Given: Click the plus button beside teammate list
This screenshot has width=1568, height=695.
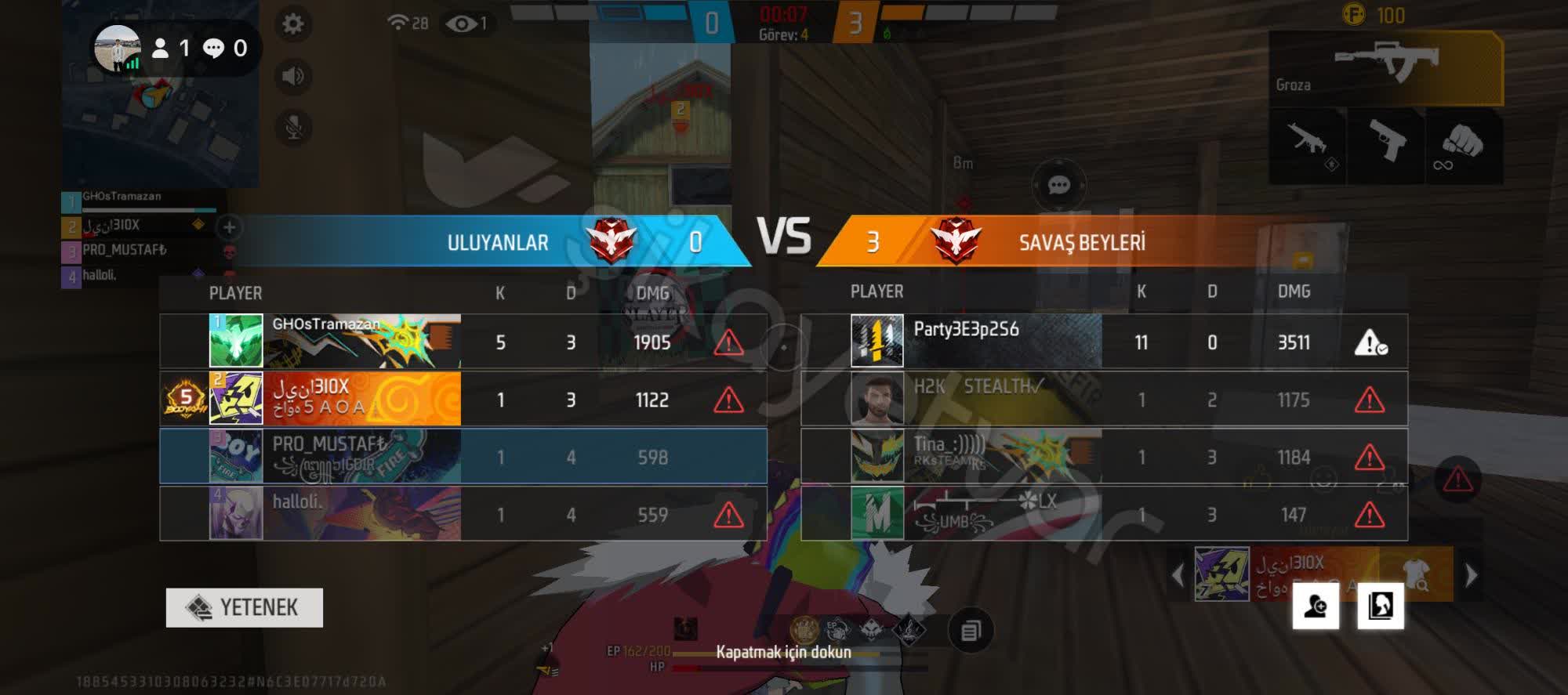Looking at the screenshot, I should click(229, 227).
